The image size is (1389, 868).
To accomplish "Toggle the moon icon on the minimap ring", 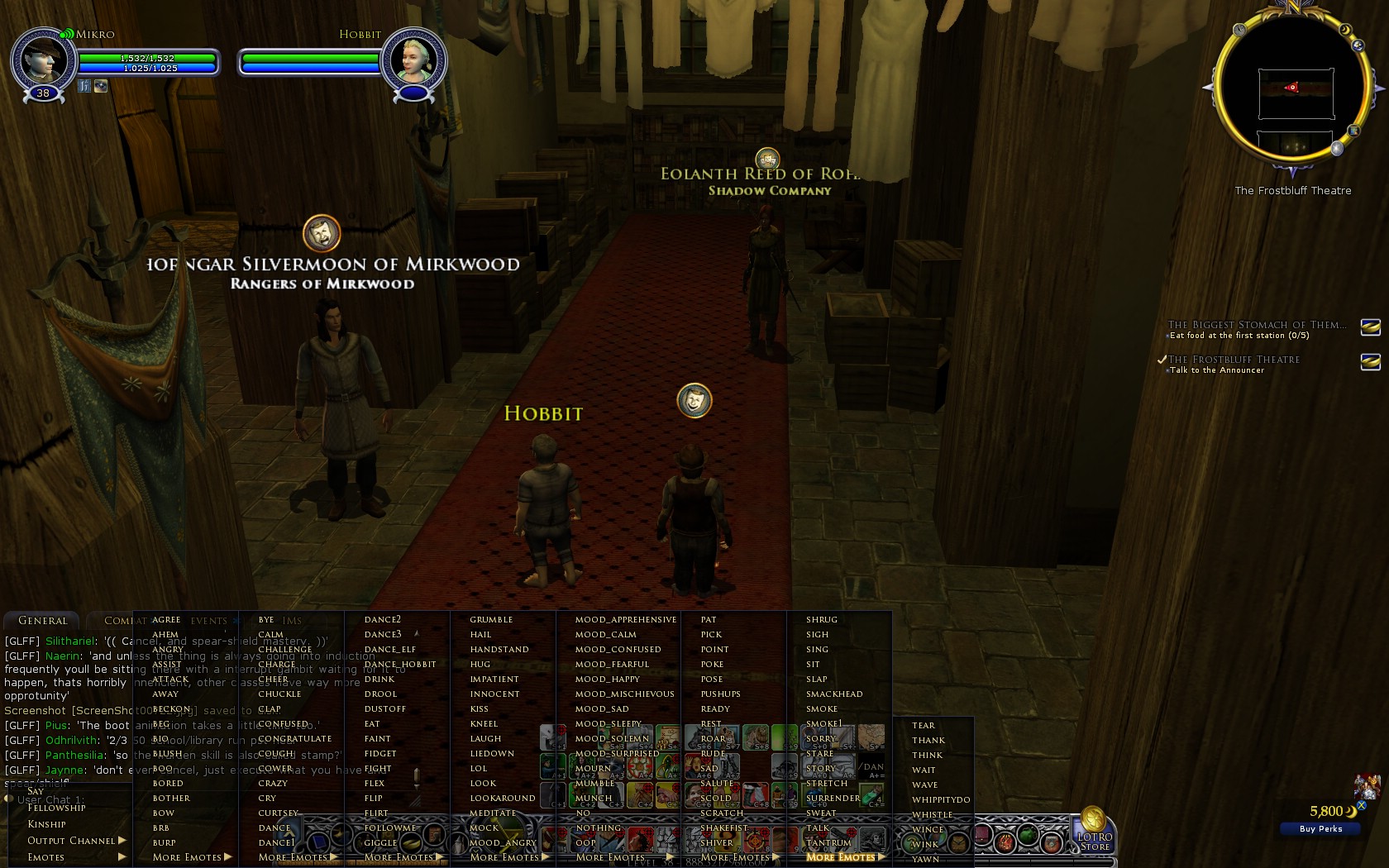I will tap(1344, 29).
